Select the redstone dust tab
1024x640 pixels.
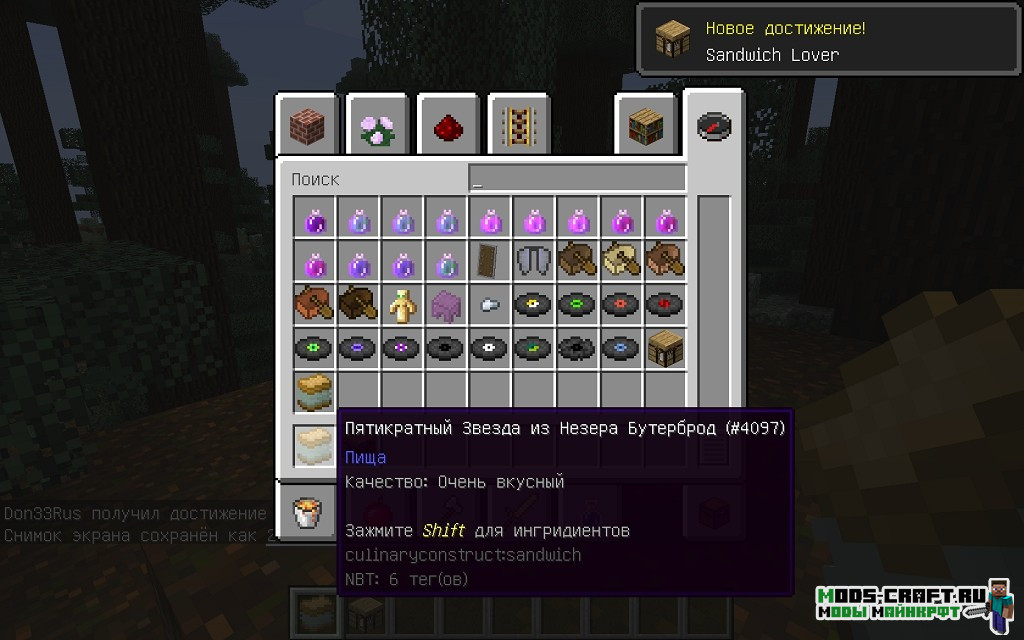click(x=447, y=126)
